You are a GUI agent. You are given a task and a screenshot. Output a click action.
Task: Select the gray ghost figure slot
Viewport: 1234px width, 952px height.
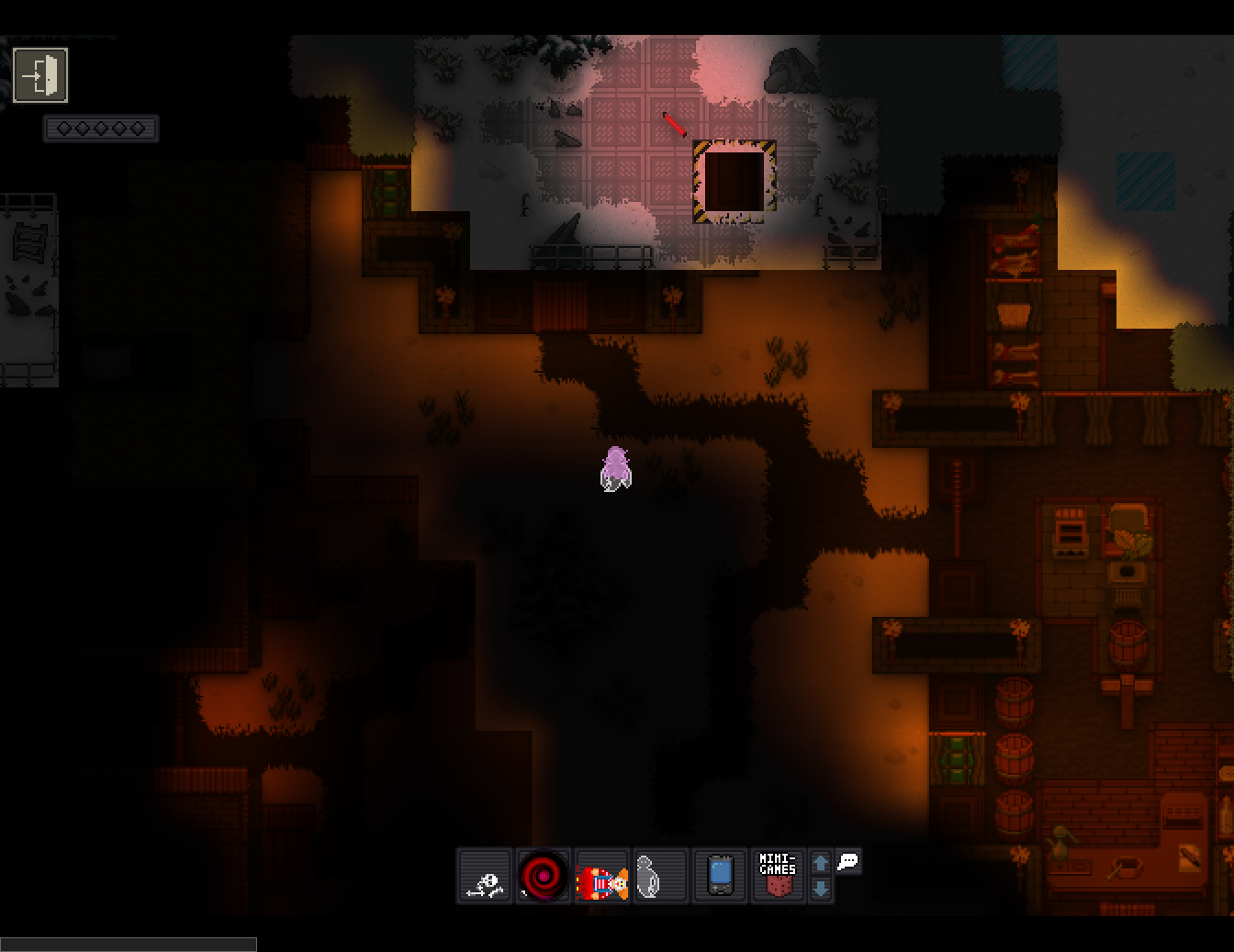coord(660,876)
